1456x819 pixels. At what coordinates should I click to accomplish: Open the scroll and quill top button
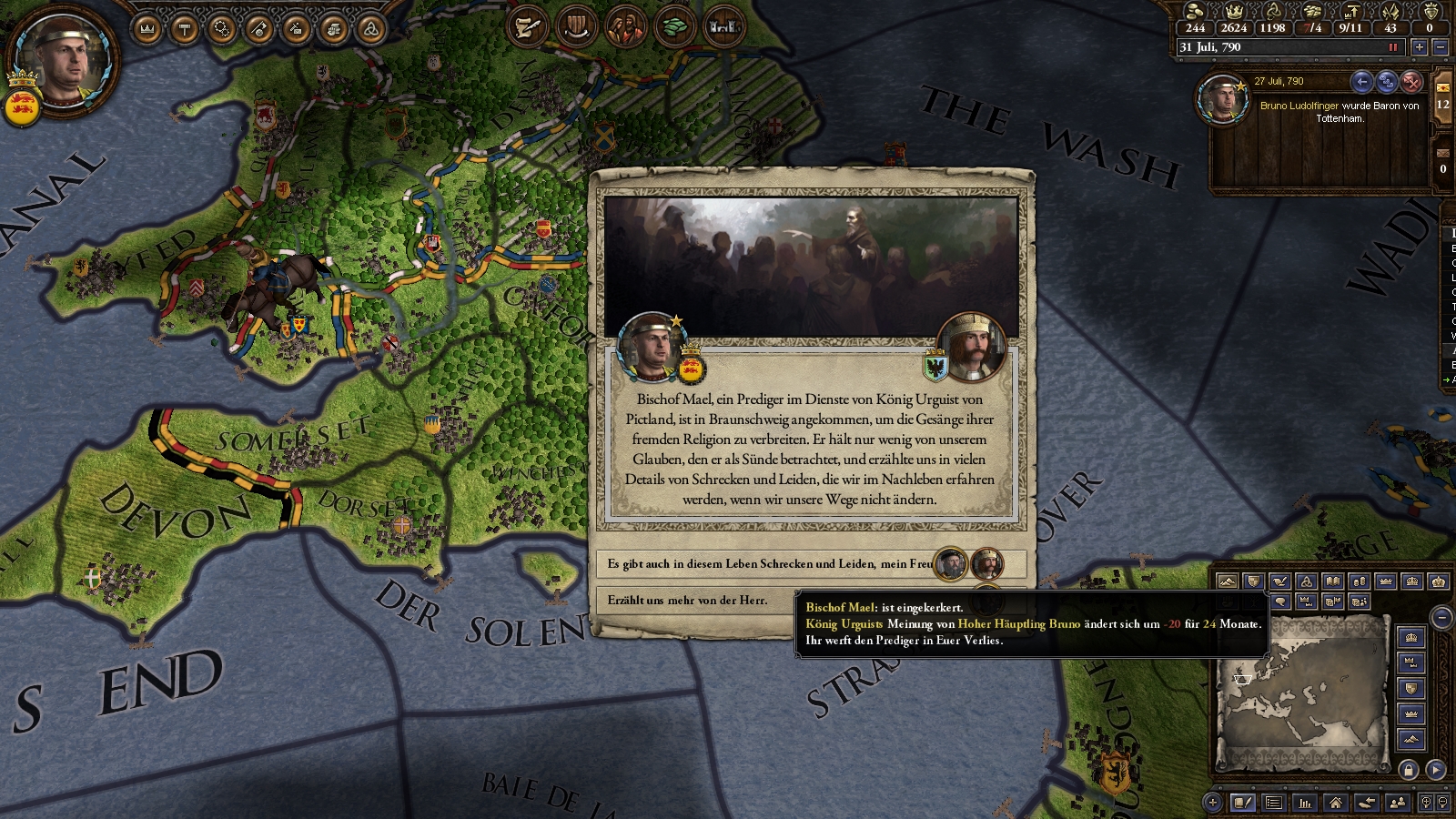pyautogui.click(x=526, y=27)
